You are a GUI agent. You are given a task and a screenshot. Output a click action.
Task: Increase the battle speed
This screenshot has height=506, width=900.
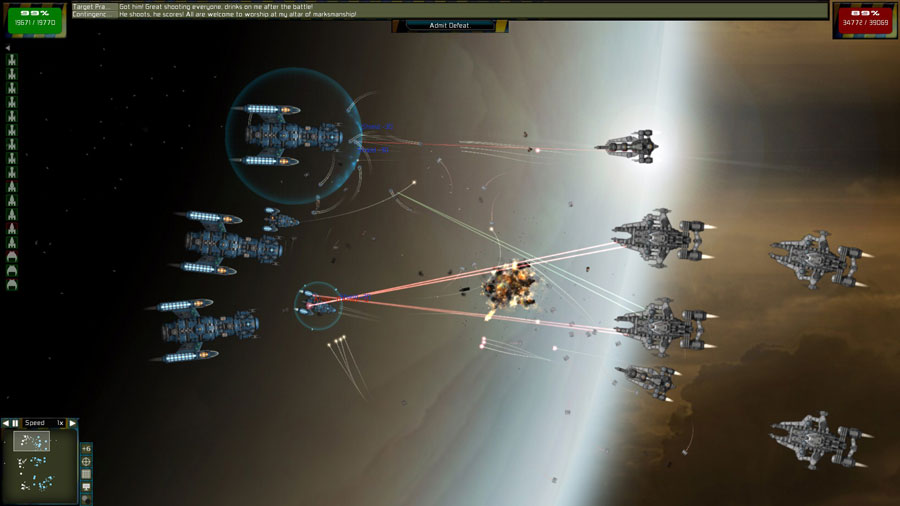72,423
